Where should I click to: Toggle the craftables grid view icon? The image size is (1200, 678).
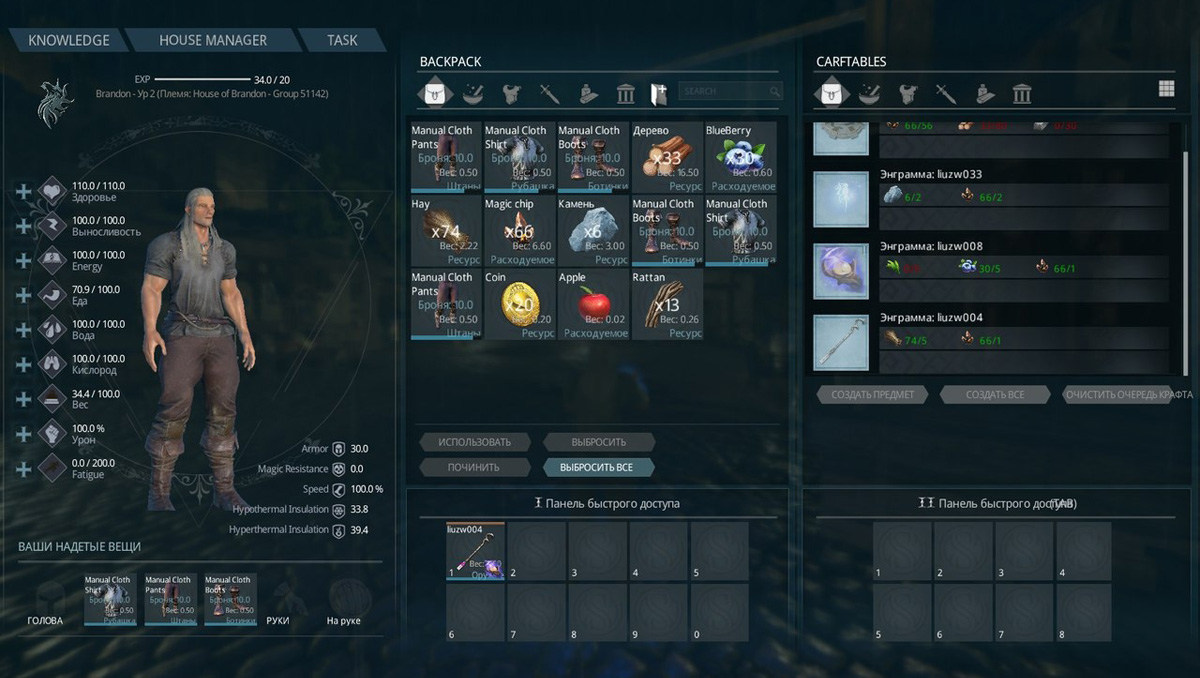[x=1166, y=89]
